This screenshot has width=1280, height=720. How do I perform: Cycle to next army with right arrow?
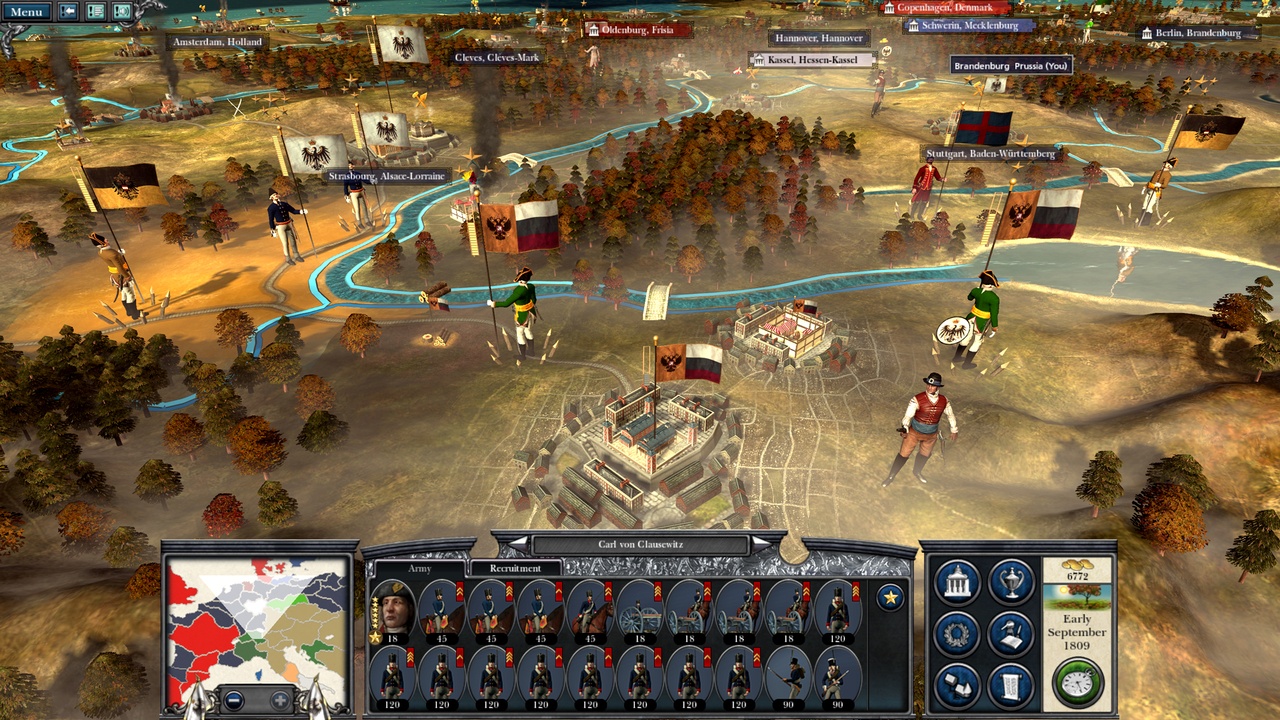coord(762,544)
